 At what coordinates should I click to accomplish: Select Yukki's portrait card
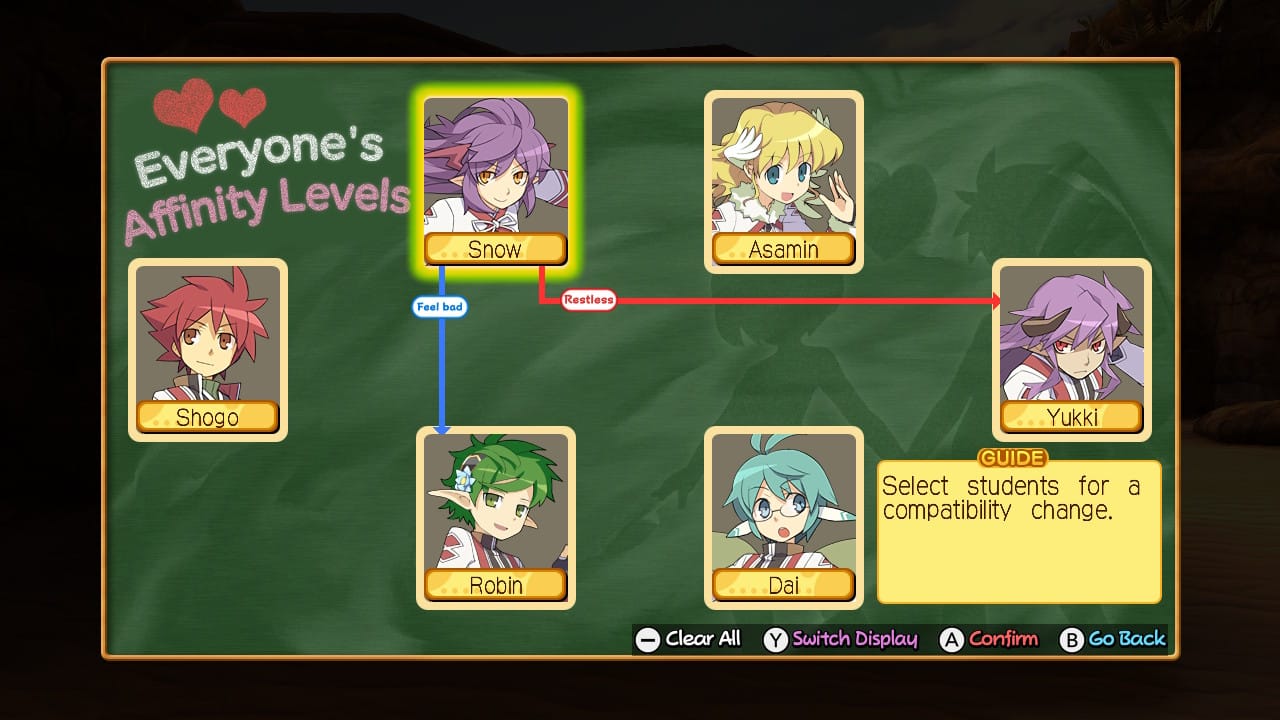click(x=1071, y=349)
